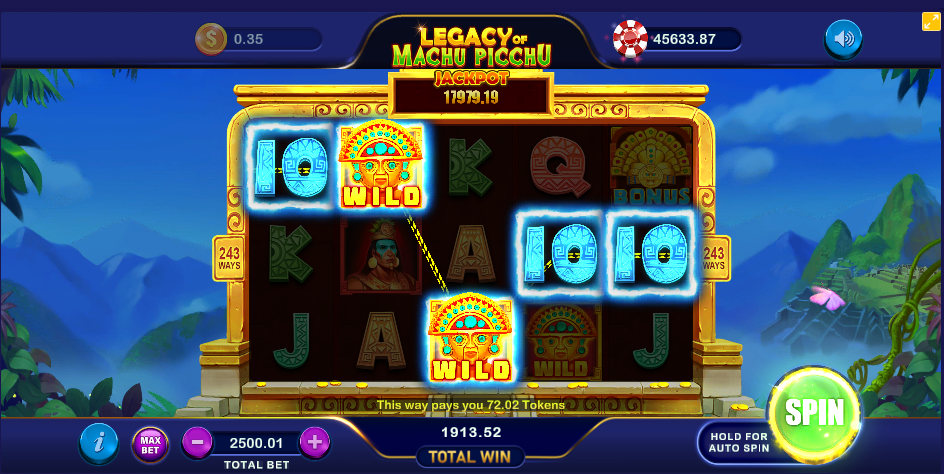Open the game info paytable
Screen dimensions: 944x474
coord(98,441)
